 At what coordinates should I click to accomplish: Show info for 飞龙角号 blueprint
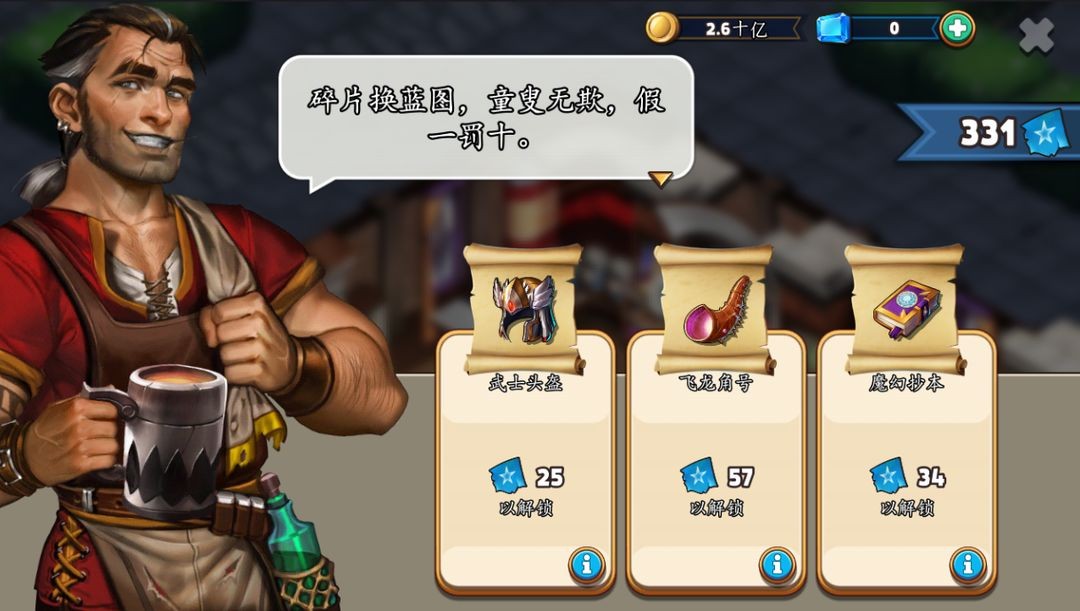pyautogui.click(x=777, y=566)
